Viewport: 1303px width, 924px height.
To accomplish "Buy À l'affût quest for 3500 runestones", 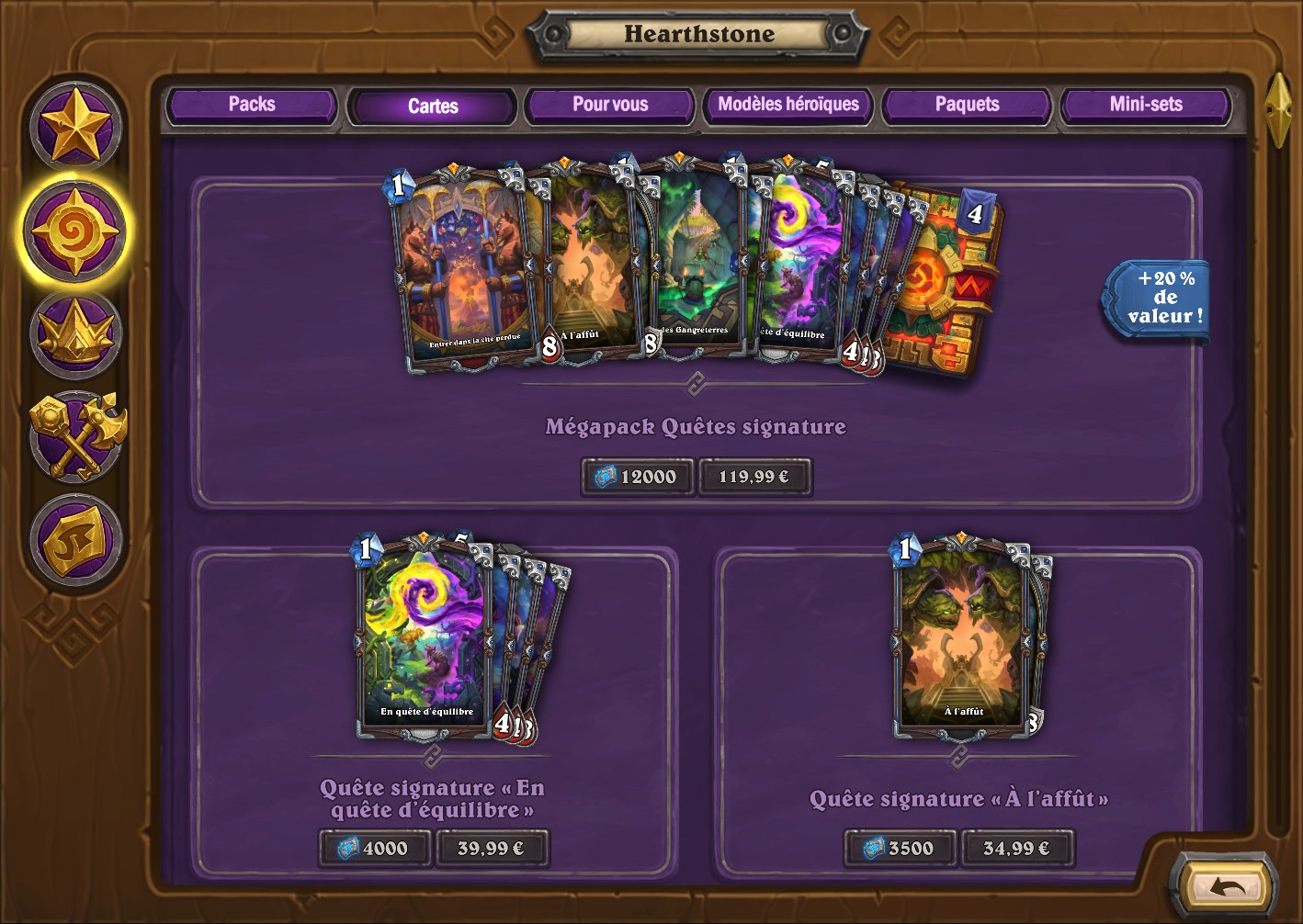I will [900, 849].
